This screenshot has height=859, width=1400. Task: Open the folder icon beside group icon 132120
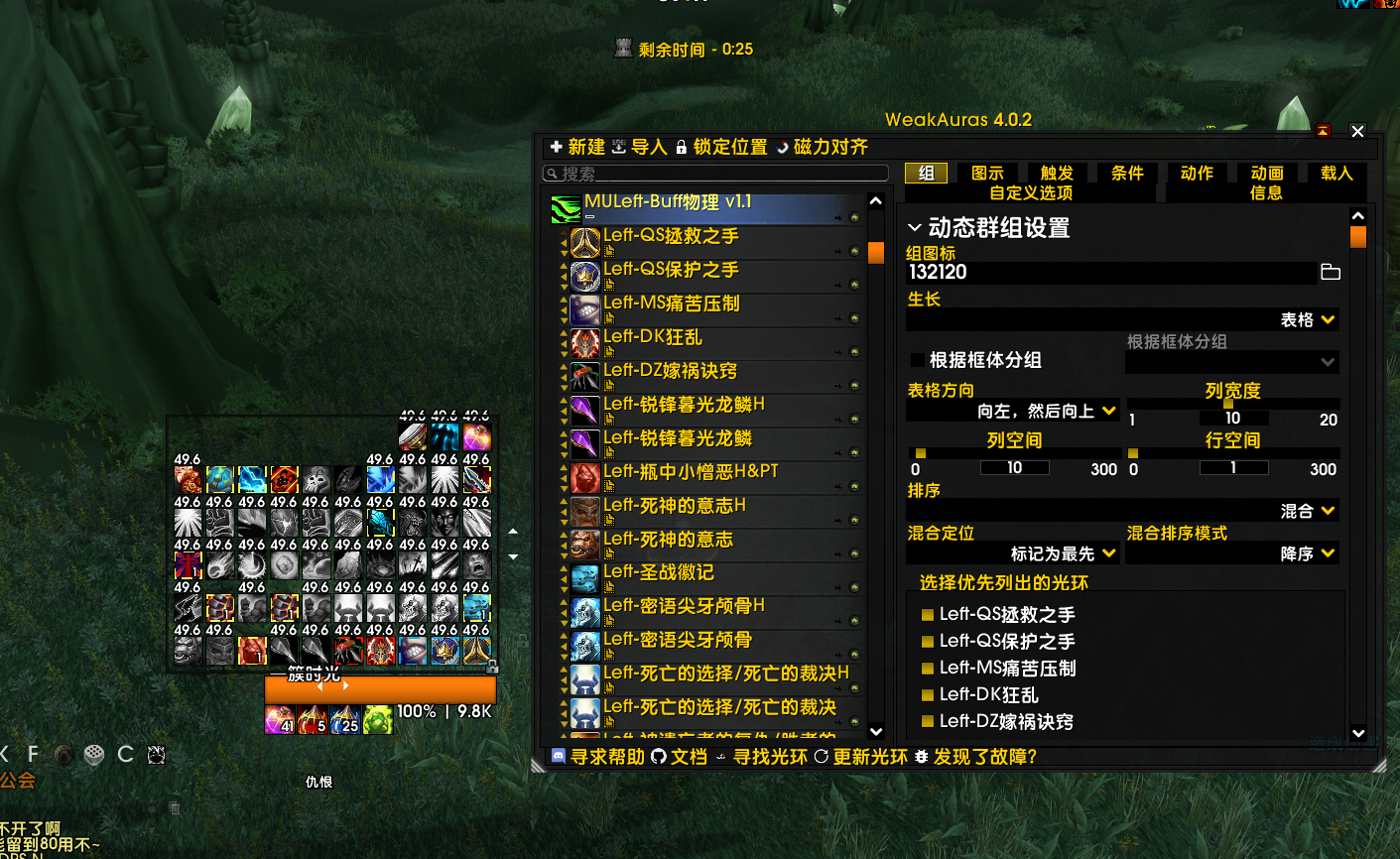pyautogui.click(x=1331, y=272)
